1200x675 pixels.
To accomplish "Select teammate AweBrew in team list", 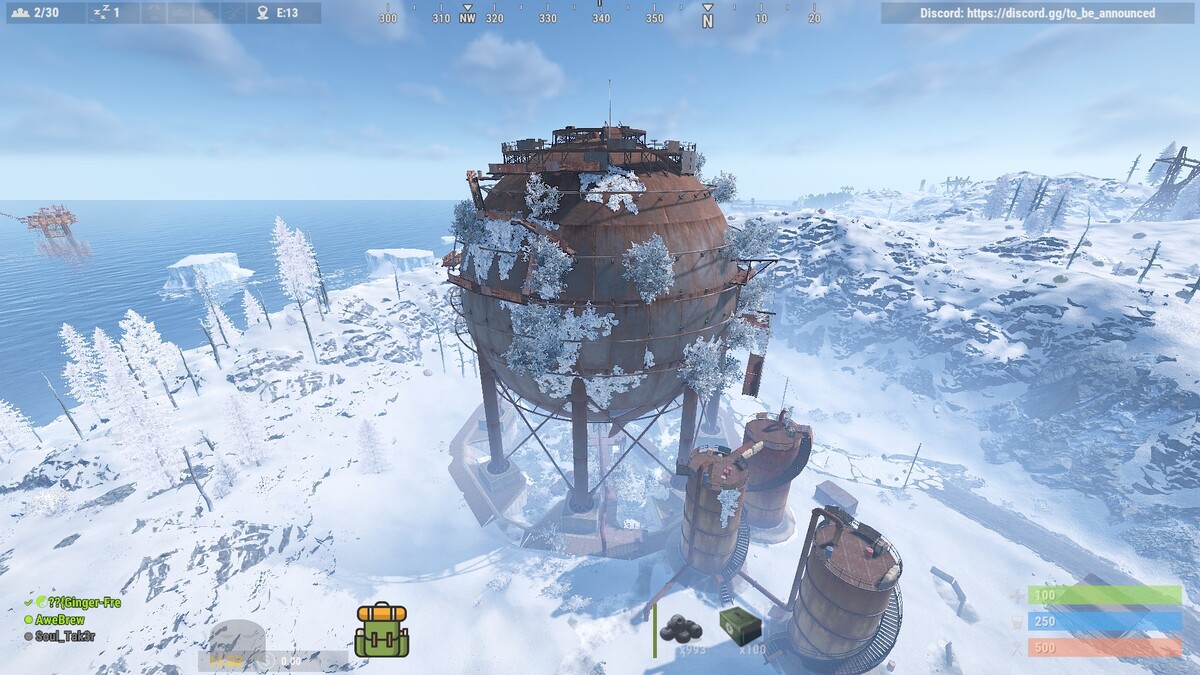I will [60, 620].
